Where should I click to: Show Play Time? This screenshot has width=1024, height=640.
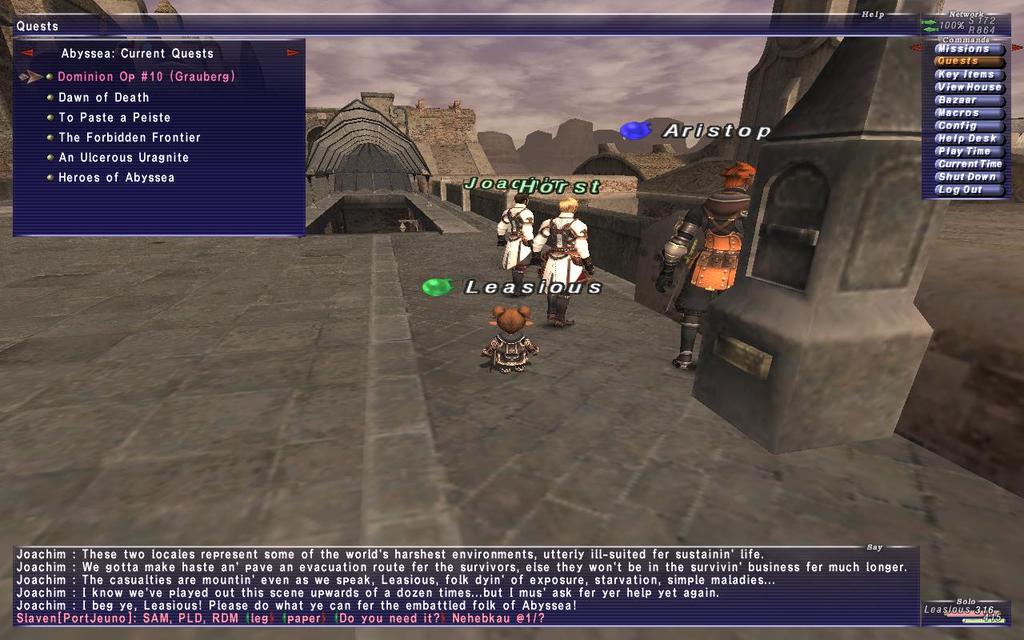tap(967, 151)
